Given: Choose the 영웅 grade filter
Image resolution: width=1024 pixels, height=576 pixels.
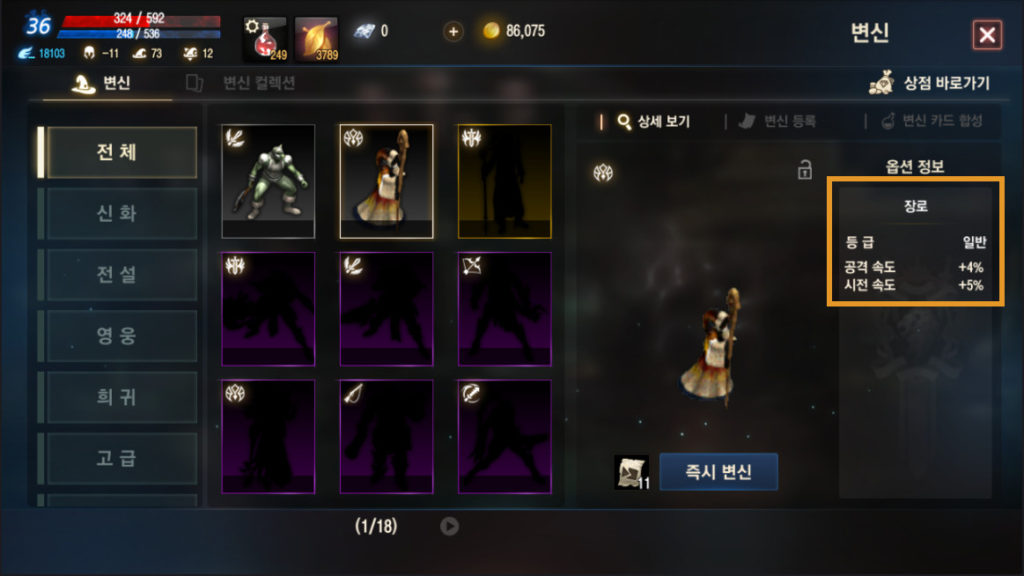Looking at the screenshot, I should pos(117,336).
